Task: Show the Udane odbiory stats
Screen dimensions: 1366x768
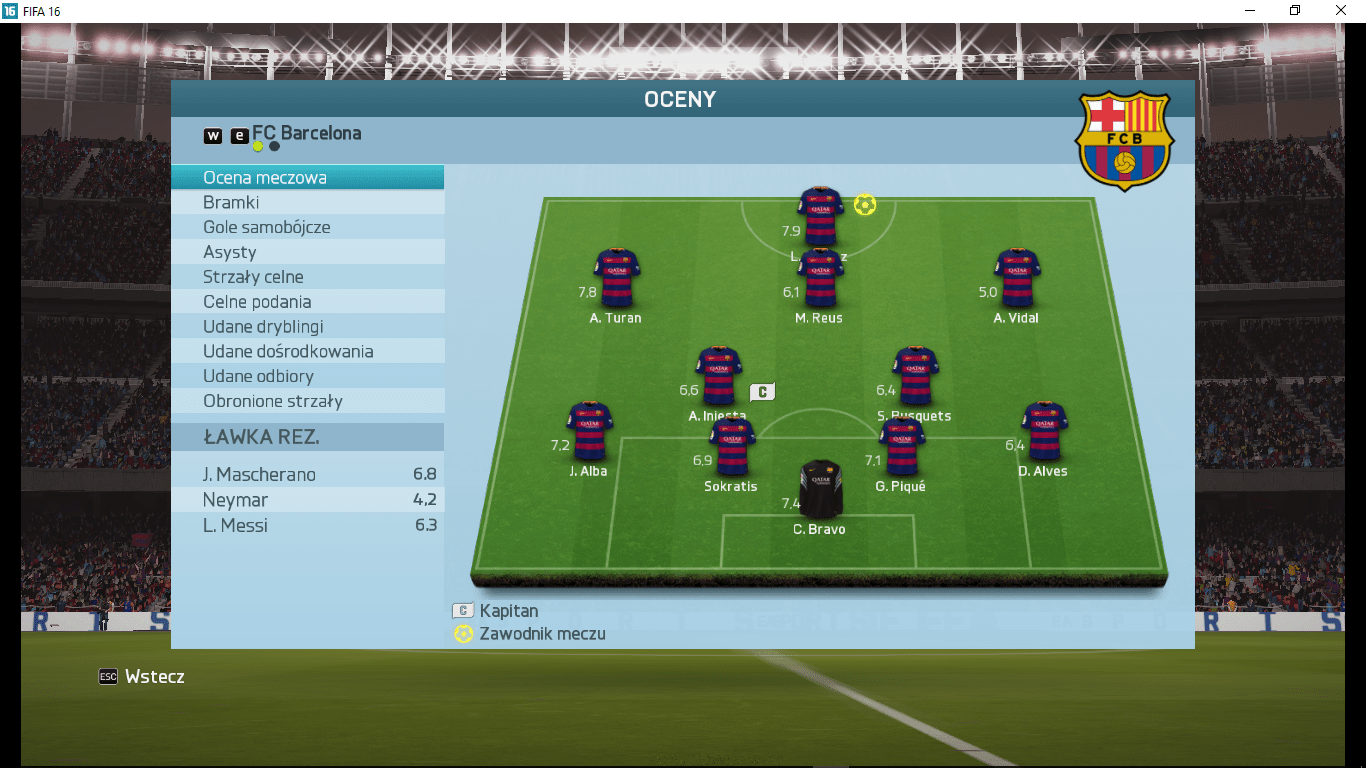Action: click(x=307, y=376)
